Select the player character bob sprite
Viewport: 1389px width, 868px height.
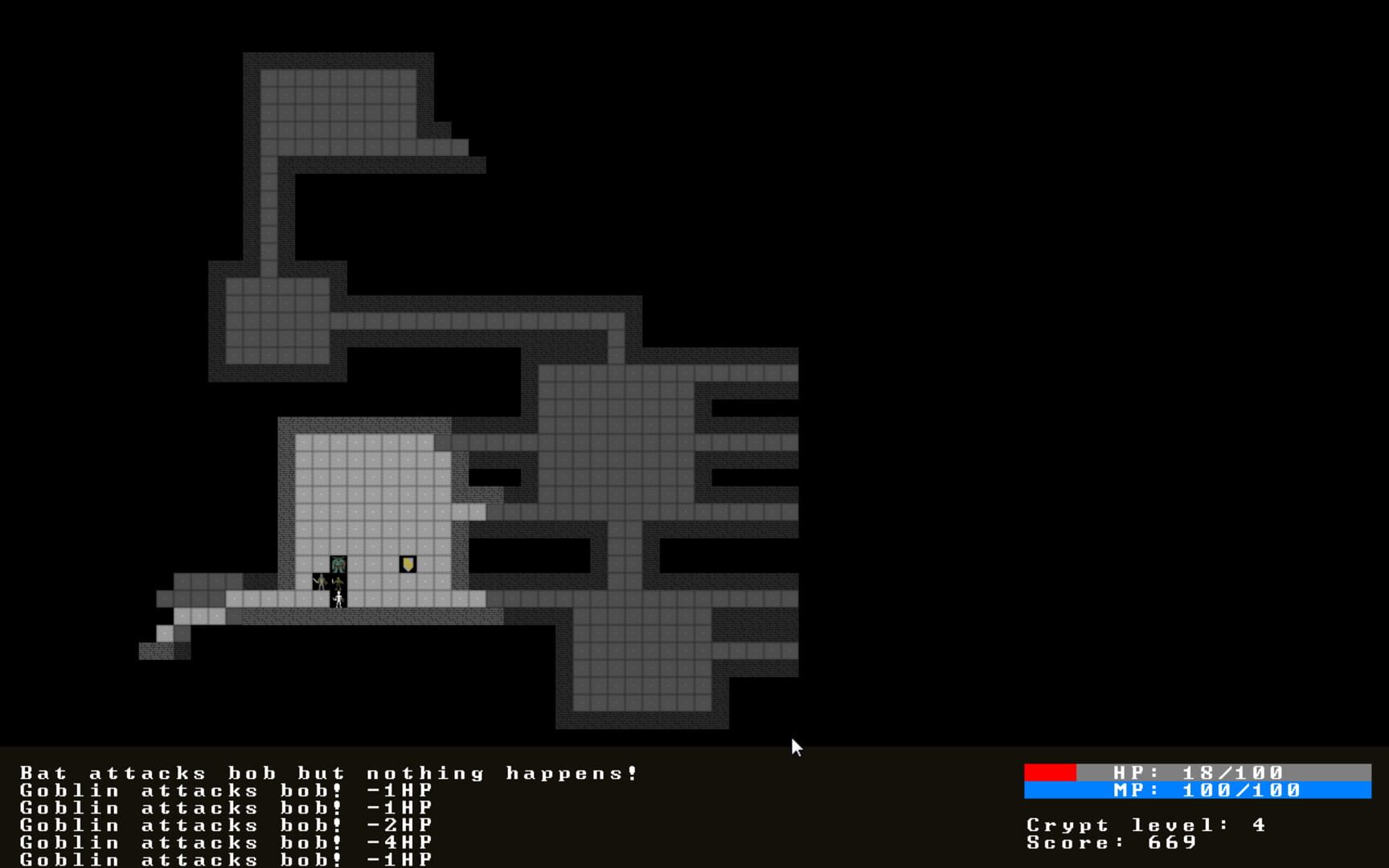(338, 600)
